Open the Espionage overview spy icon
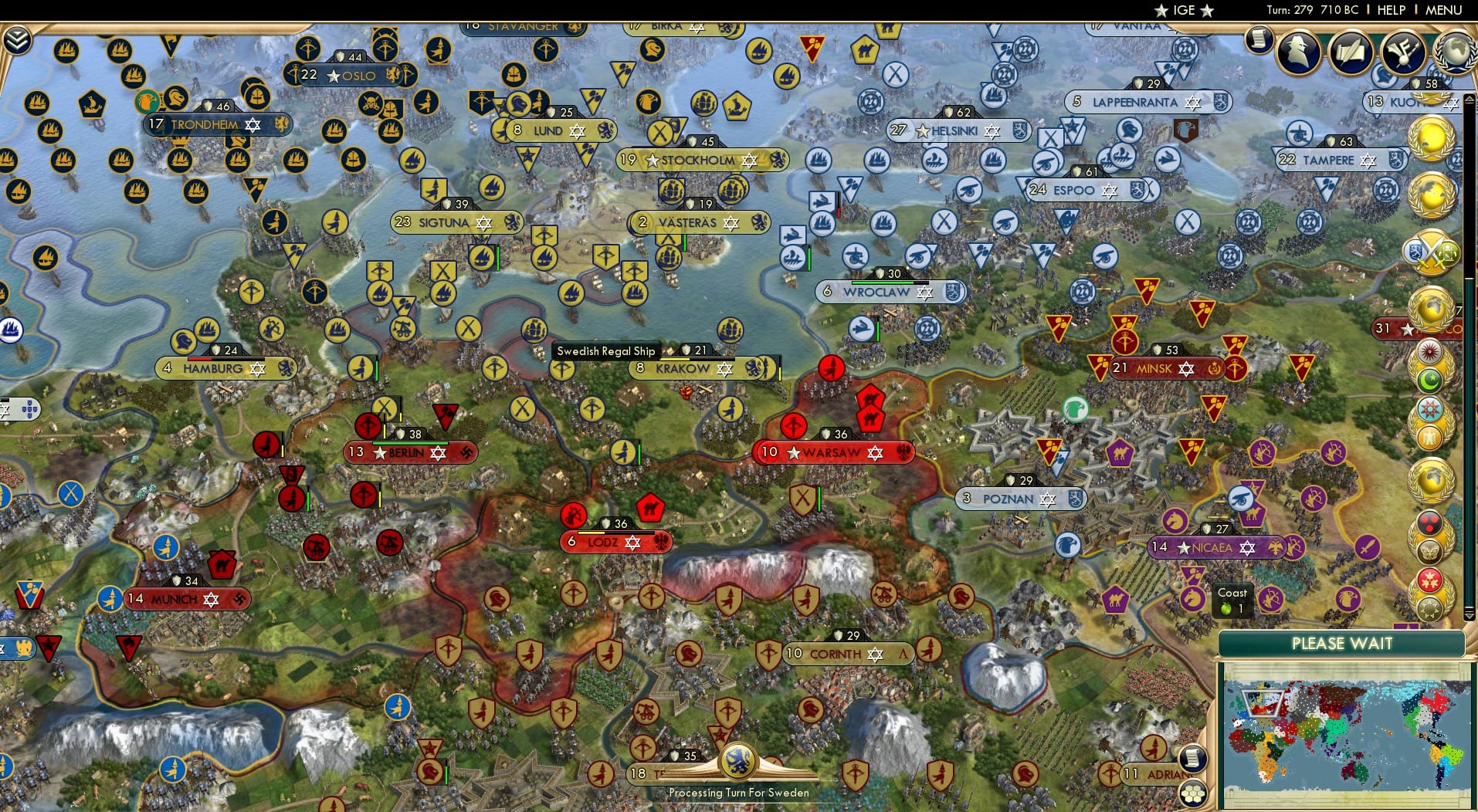1478x812 pixels. tap(1297, 52)
